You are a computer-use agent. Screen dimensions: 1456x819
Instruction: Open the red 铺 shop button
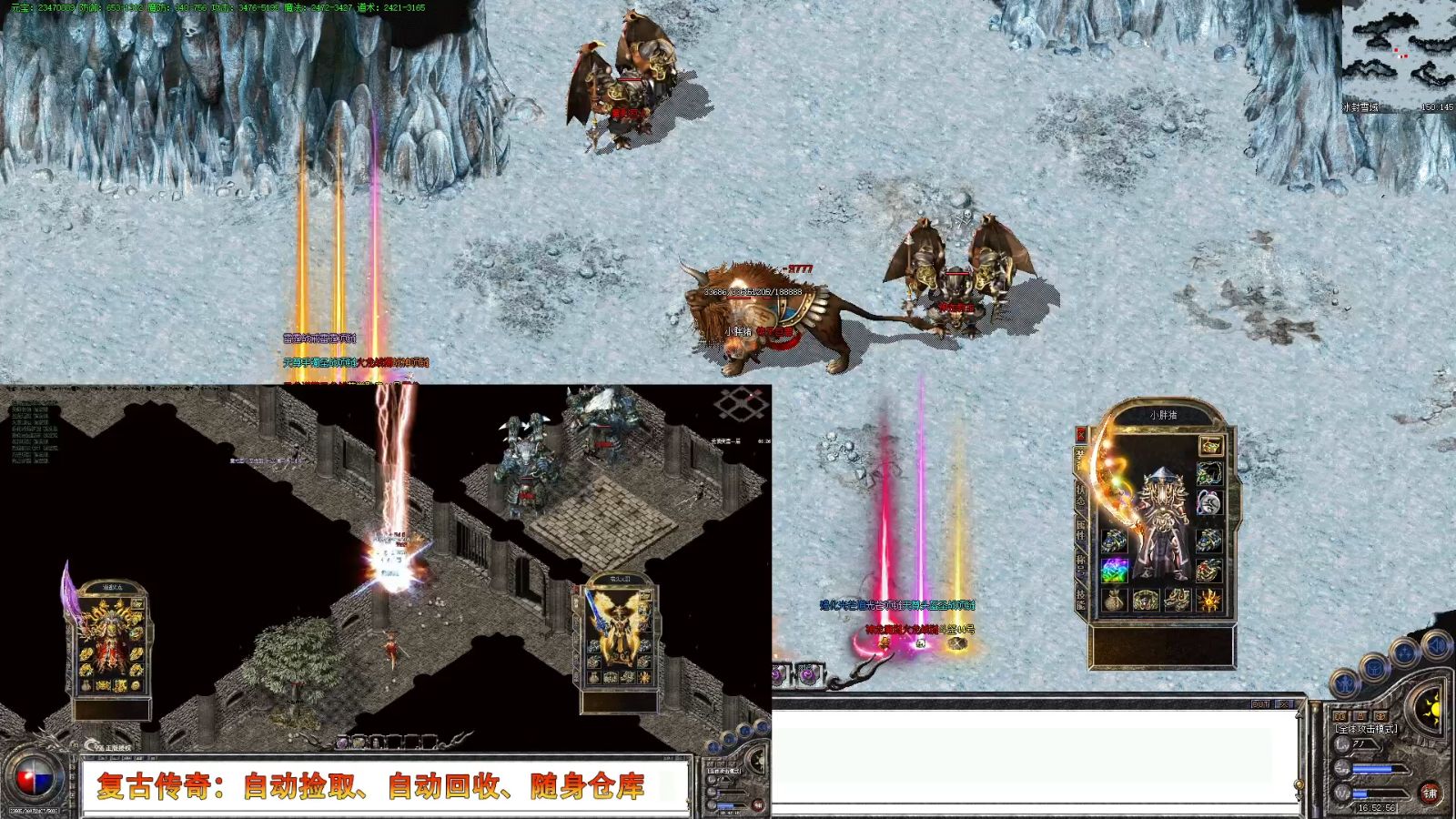(1430, 793)
